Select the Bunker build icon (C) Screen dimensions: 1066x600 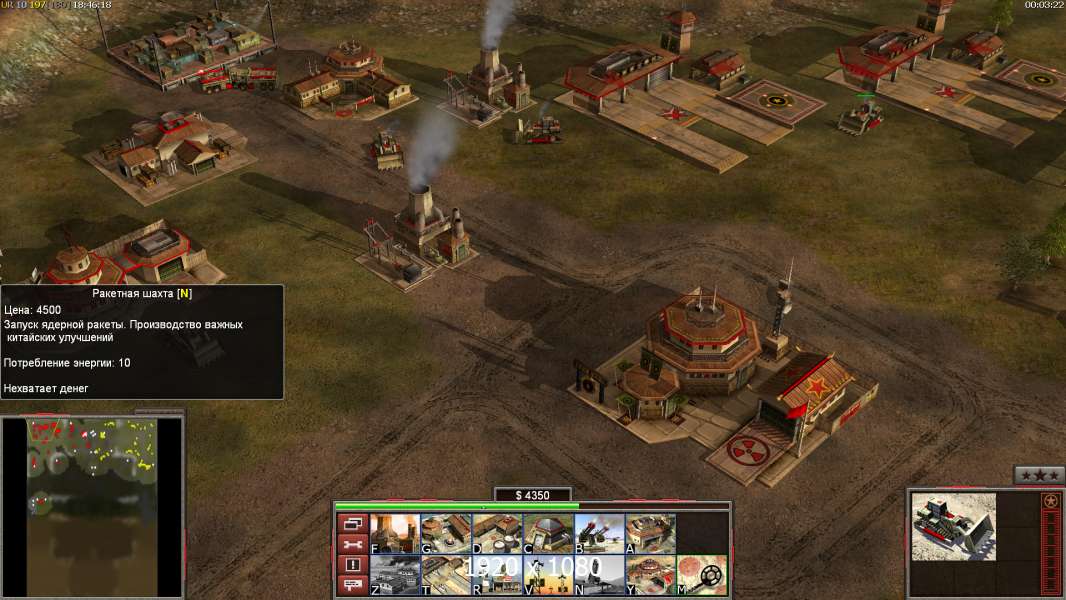(547, 534)
